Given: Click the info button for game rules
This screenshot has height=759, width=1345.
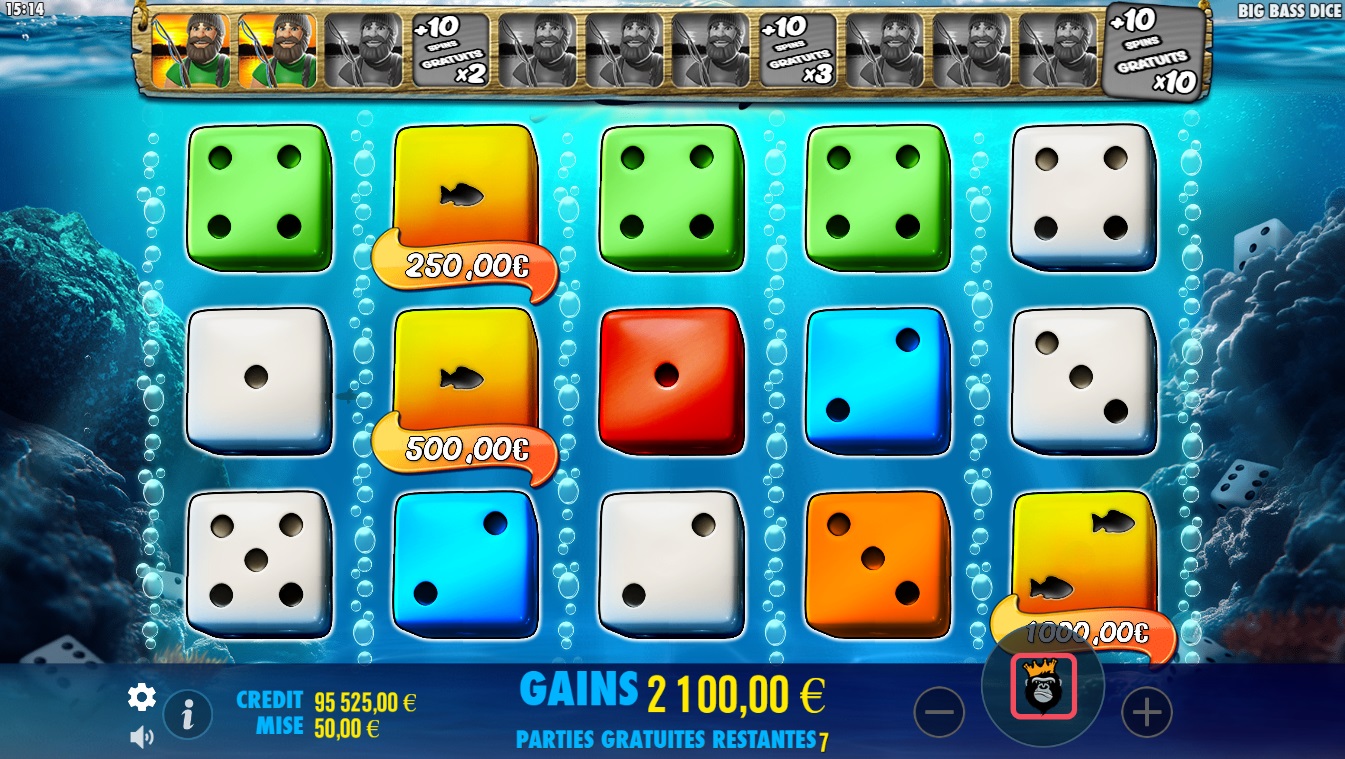Looking at the screenshot, I should (x=186, y=716).
